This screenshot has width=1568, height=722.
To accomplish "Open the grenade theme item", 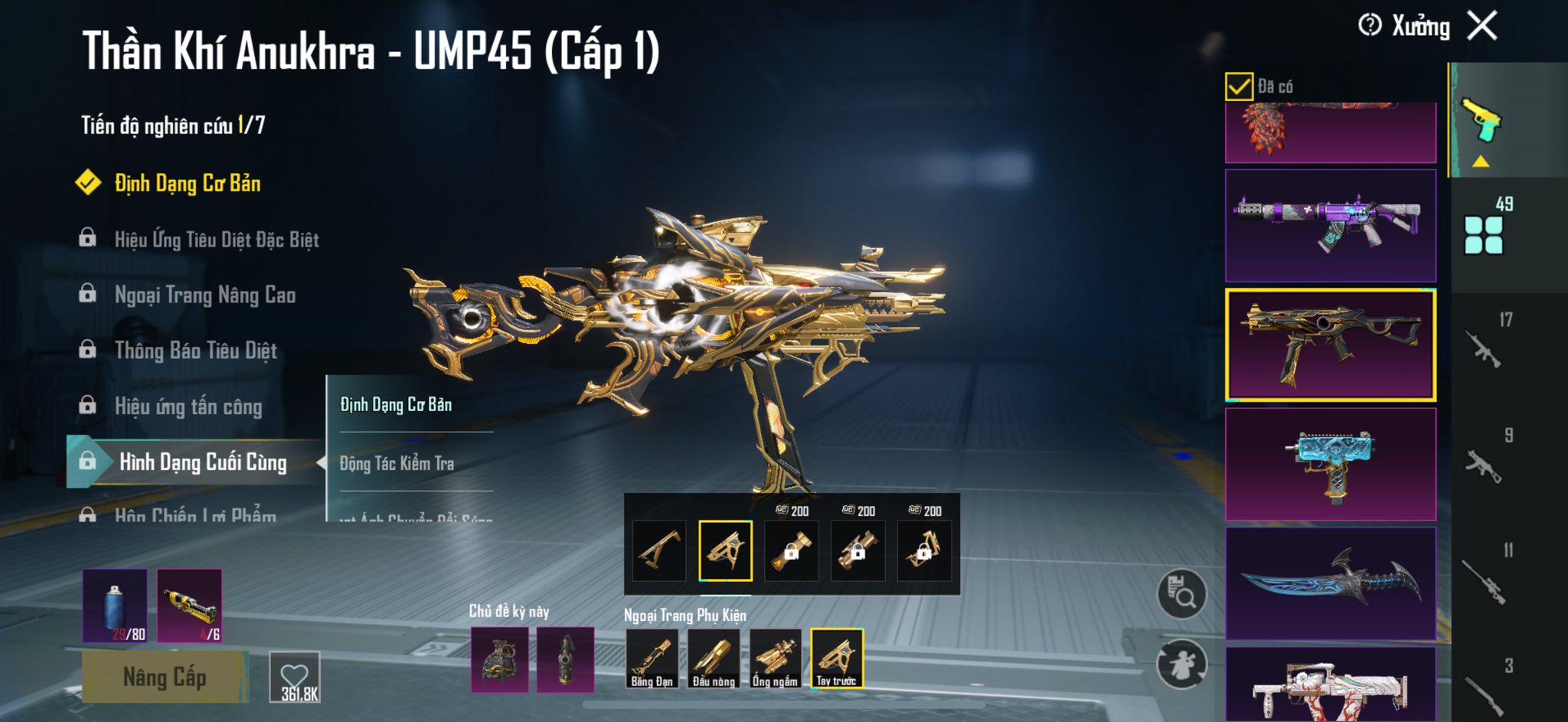I will 499,659.
